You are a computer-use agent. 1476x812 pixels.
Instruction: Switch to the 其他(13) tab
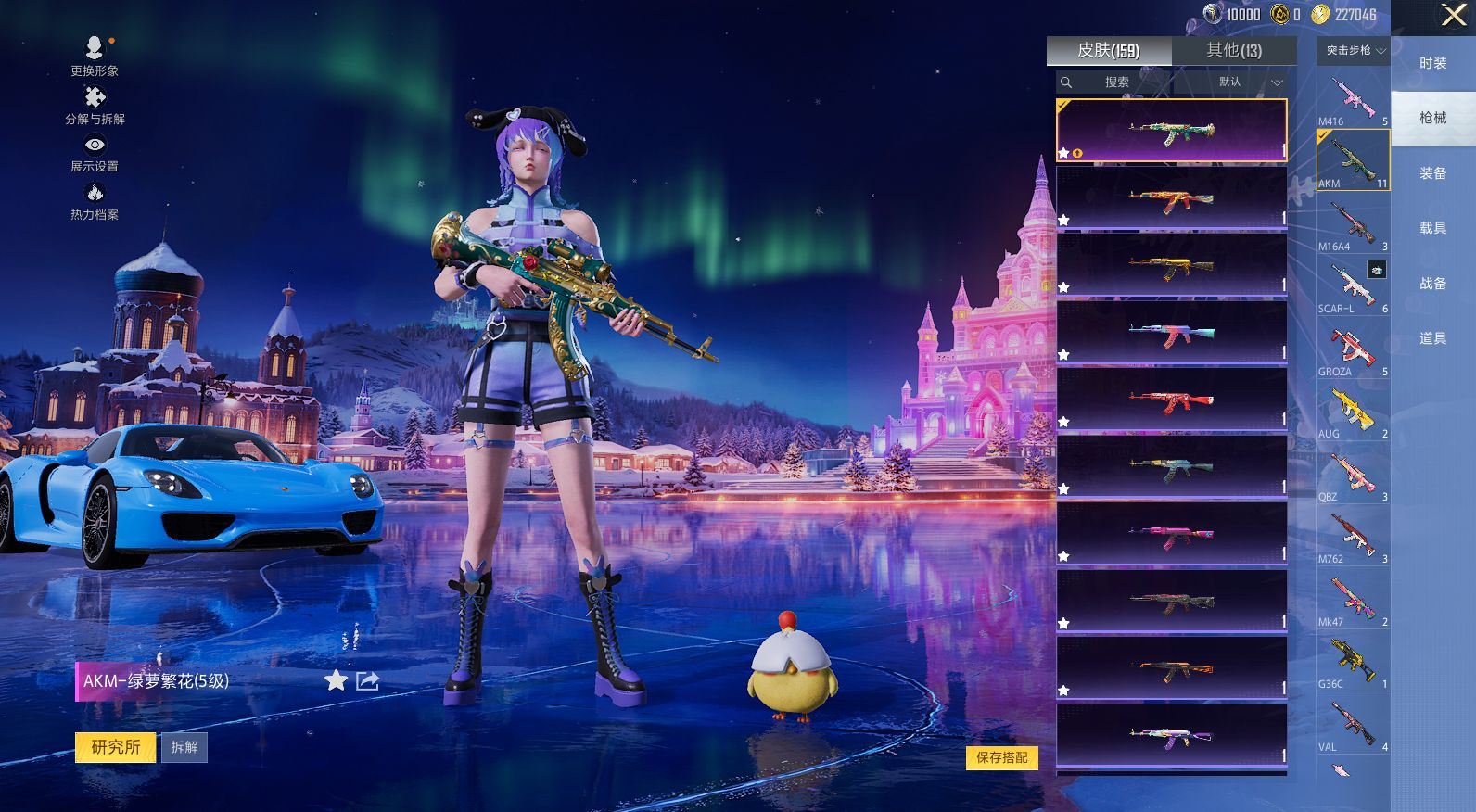coord(1233,51)
